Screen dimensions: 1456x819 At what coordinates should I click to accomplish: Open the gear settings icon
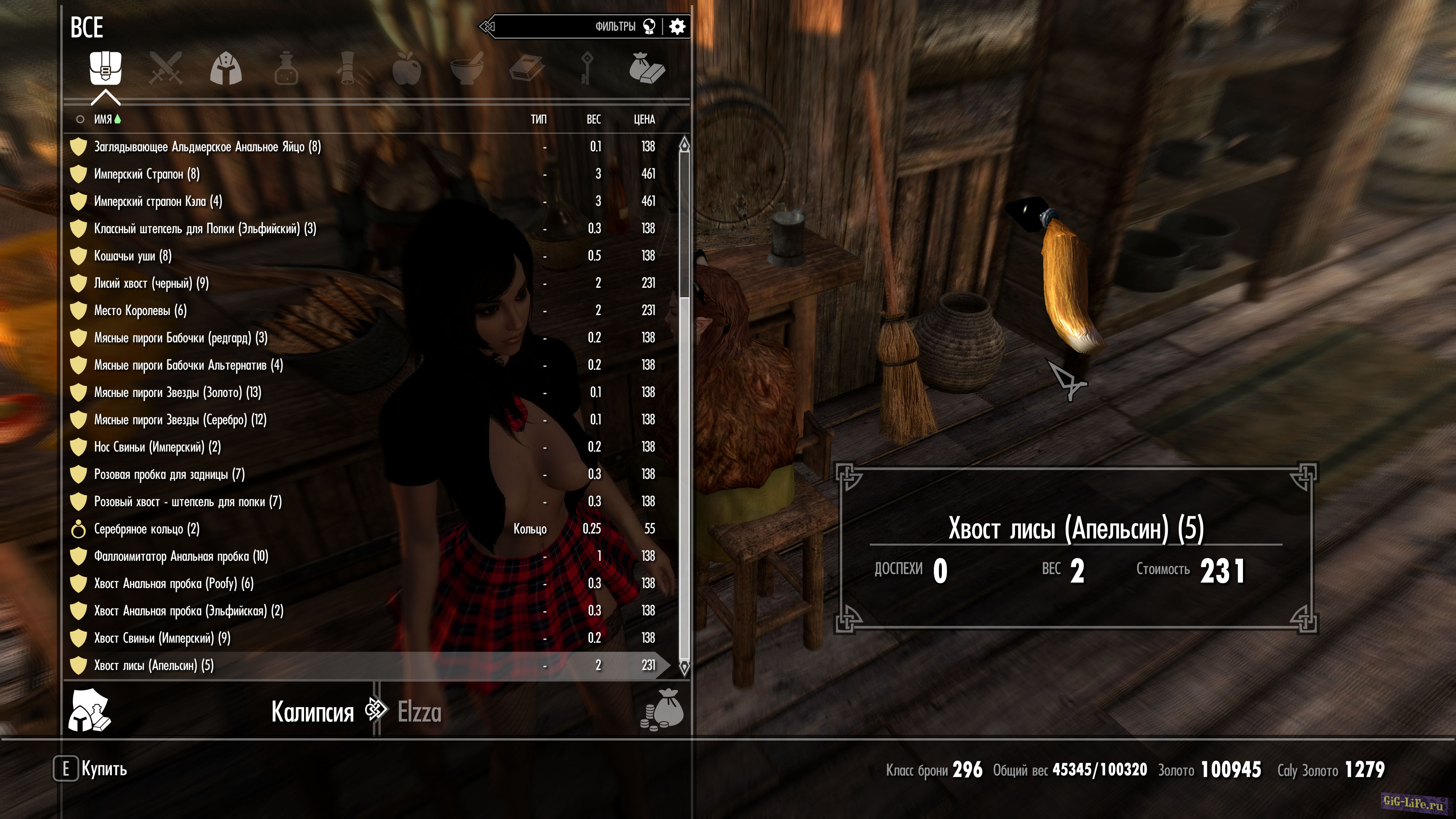pos(677,27)
